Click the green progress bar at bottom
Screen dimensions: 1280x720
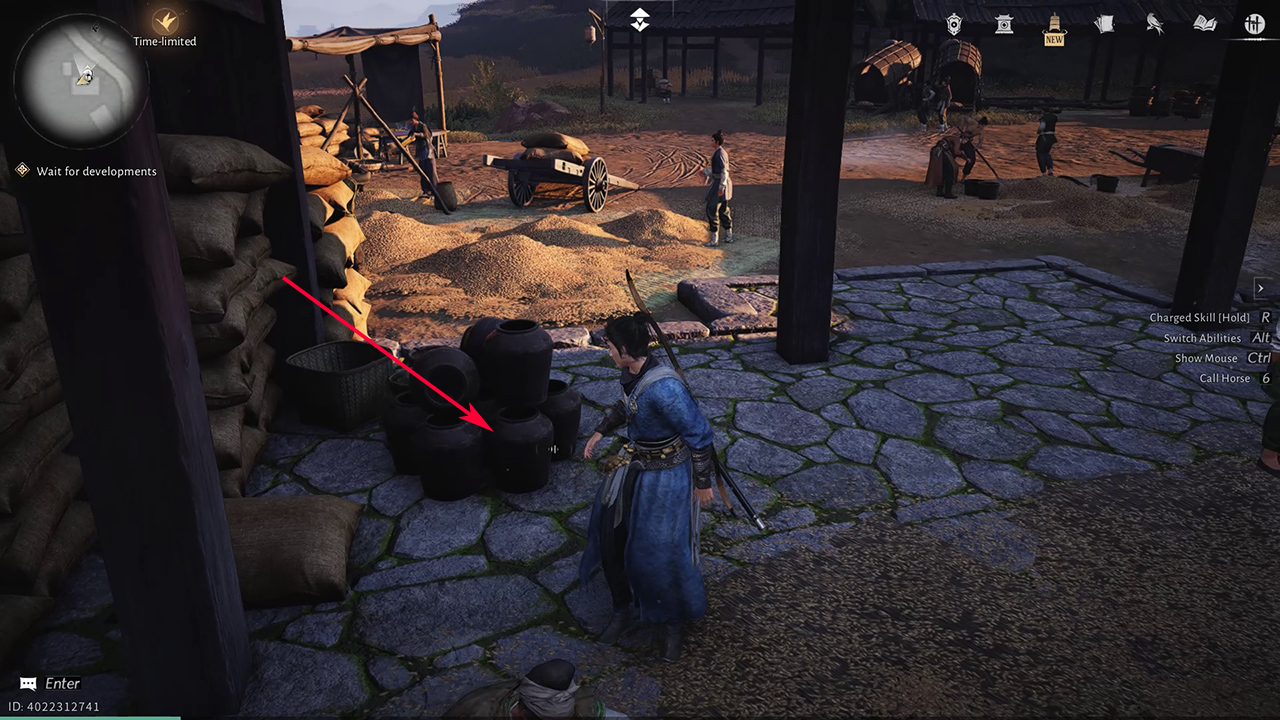click(90, 717)
